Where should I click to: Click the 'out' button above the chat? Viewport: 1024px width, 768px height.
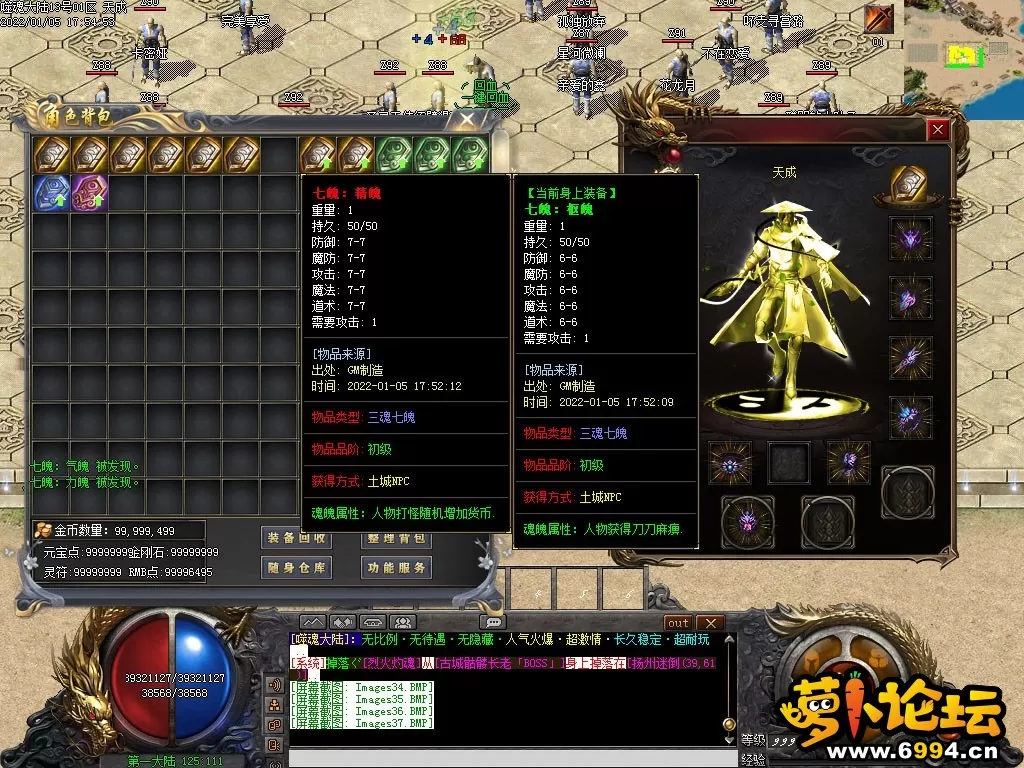678,623
